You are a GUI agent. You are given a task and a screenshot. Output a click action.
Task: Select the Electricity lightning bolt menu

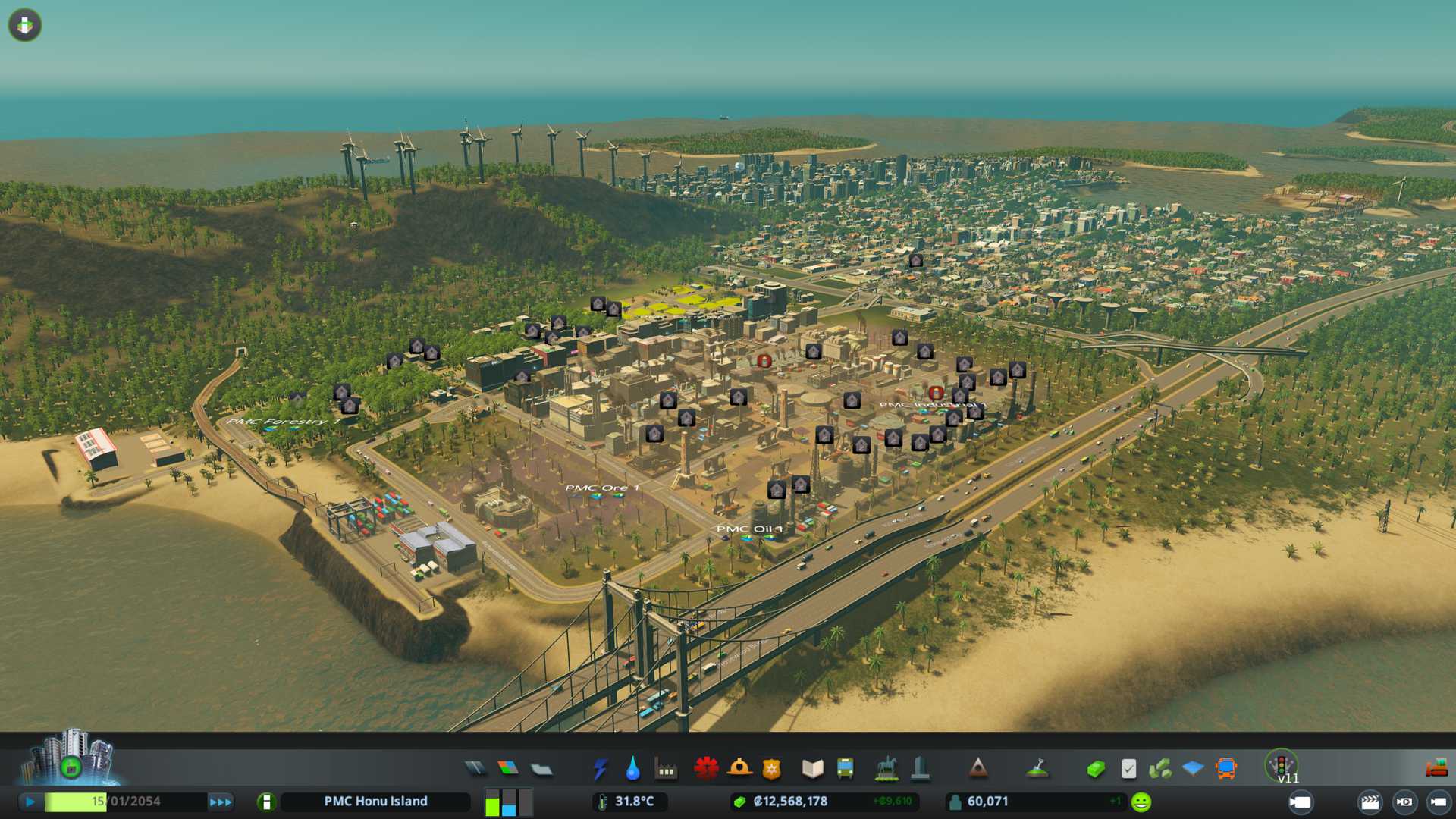(x=600, y=769)
